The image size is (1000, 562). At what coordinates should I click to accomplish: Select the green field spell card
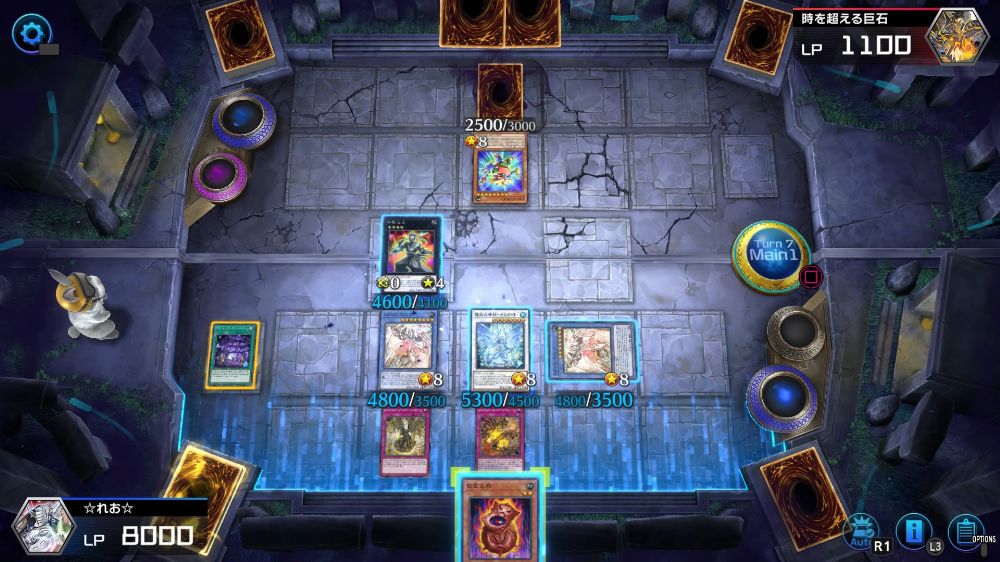233,354
